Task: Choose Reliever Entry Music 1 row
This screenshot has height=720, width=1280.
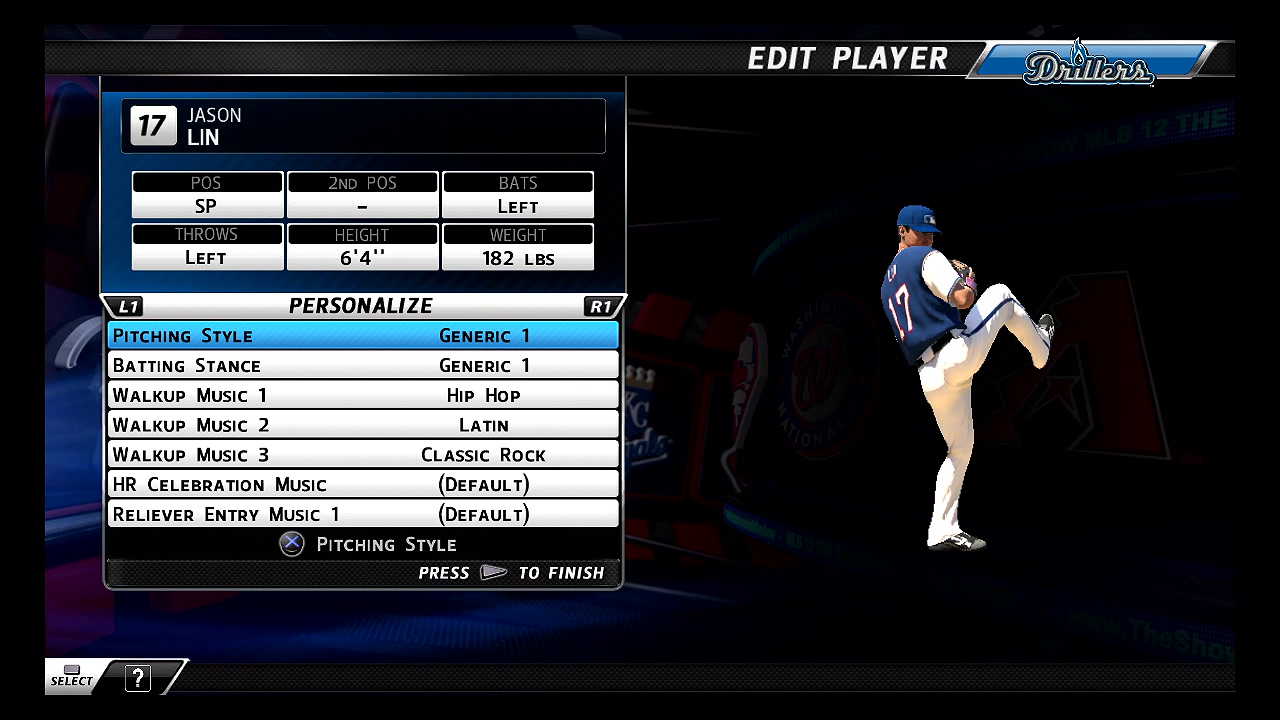Action: pyautogui.click(x=362, y=514)
